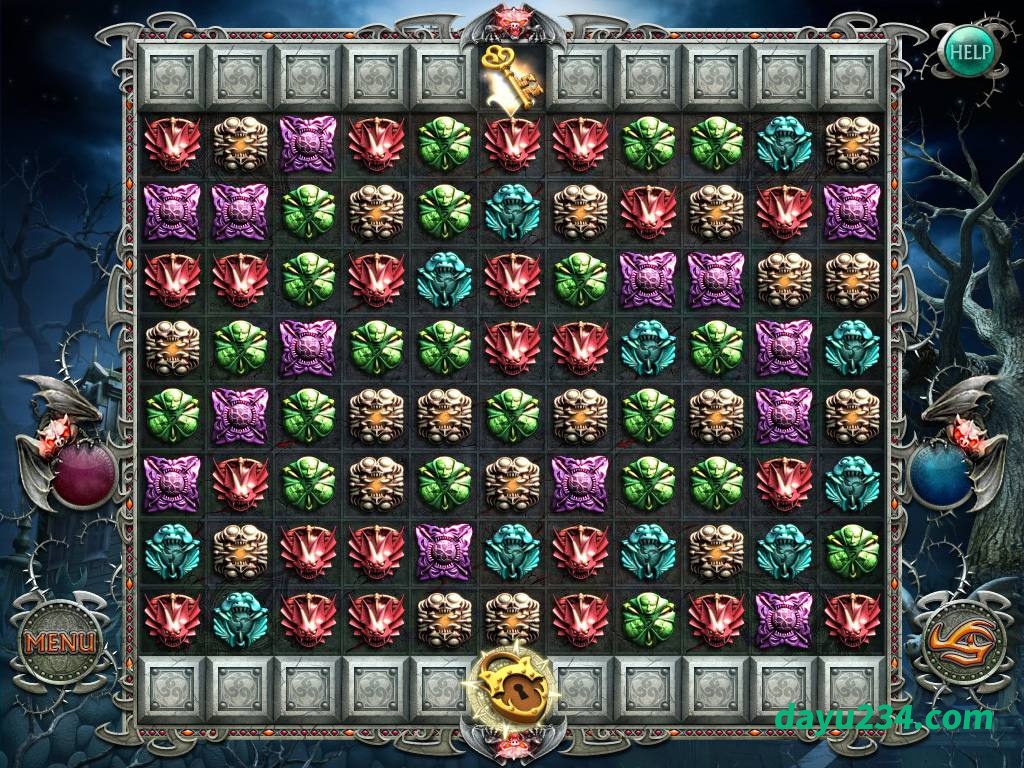Activate the blue orb bat power-up
The width and height of the screenshot is (1024, 768).
tap(940, 476)
